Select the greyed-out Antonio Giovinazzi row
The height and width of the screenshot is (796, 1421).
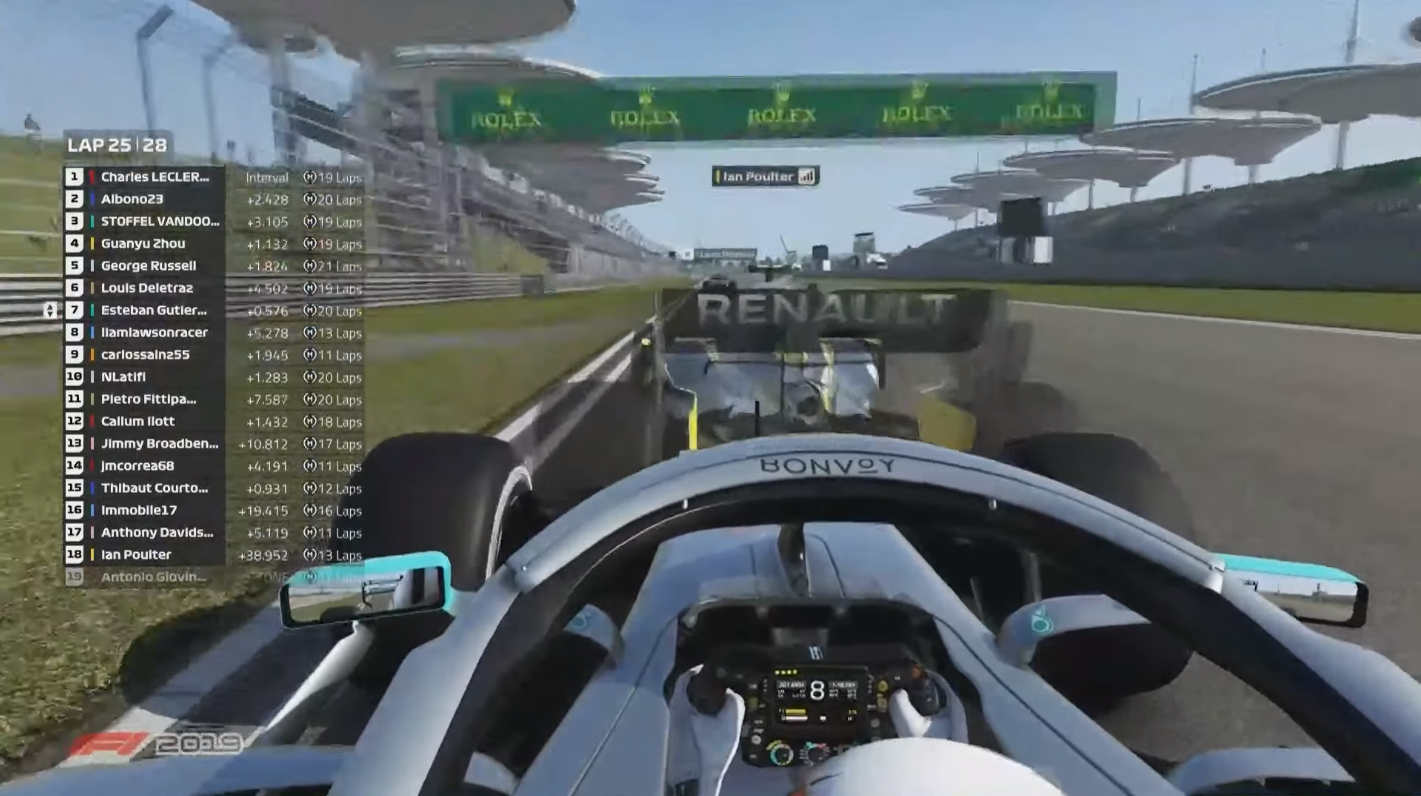[154, 577]
